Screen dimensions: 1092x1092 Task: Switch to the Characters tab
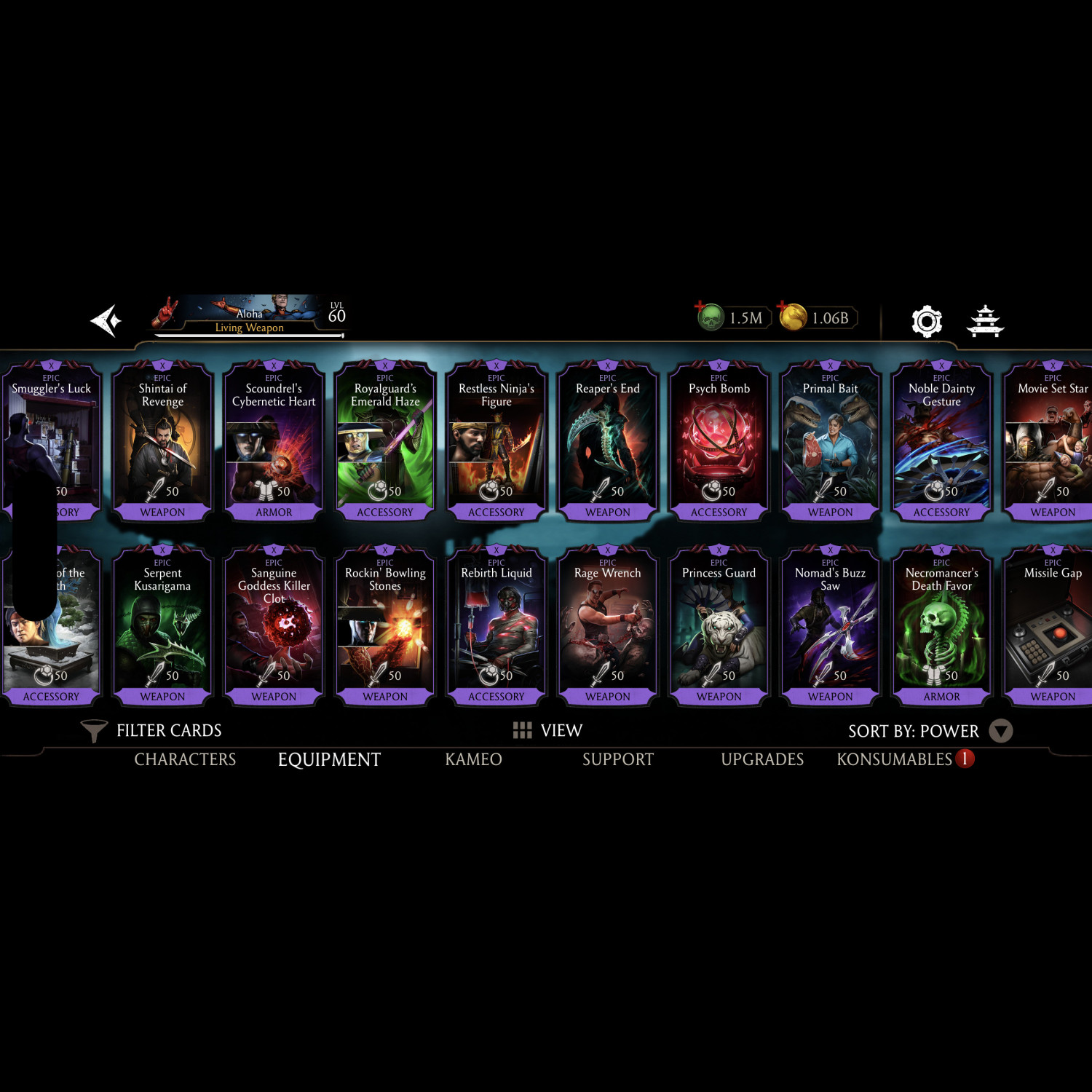click(185, 759)
